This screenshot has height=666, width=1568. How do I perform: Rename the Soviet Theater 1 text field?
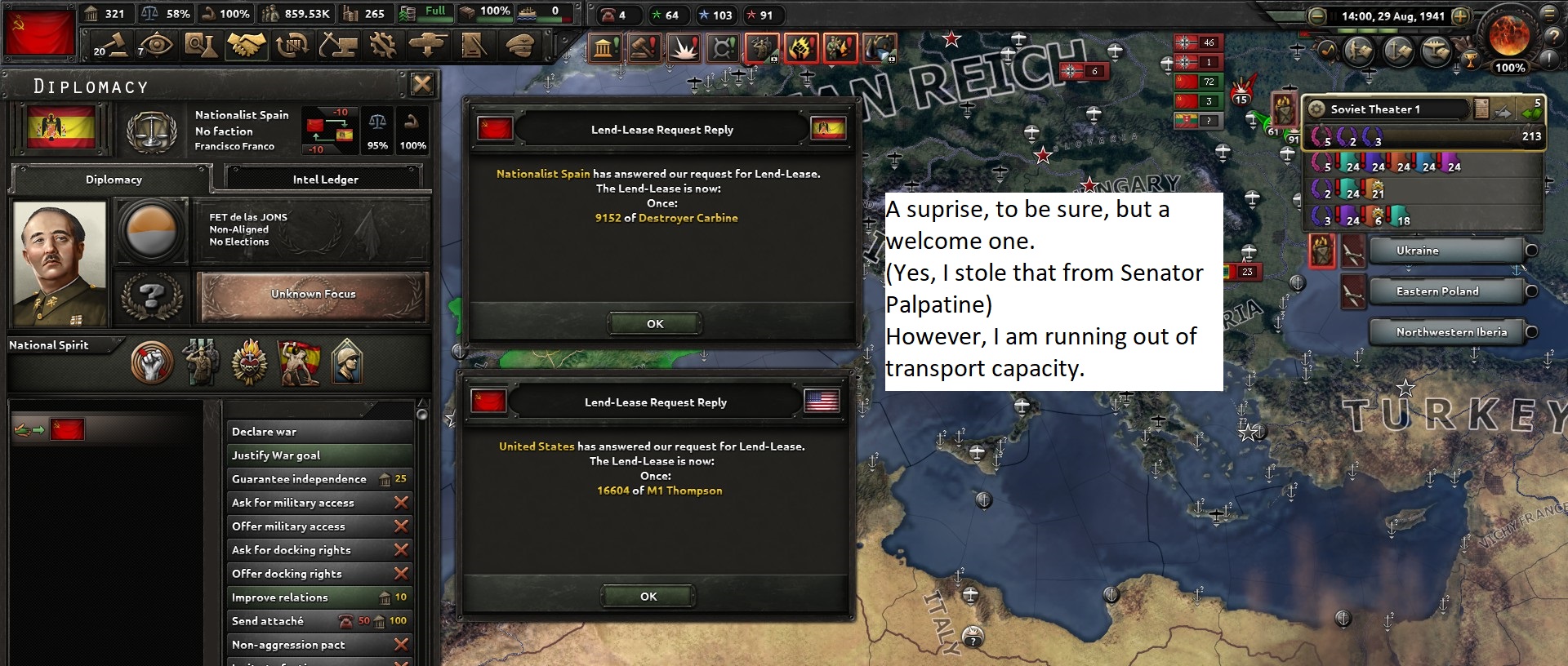pos(1388,108)
